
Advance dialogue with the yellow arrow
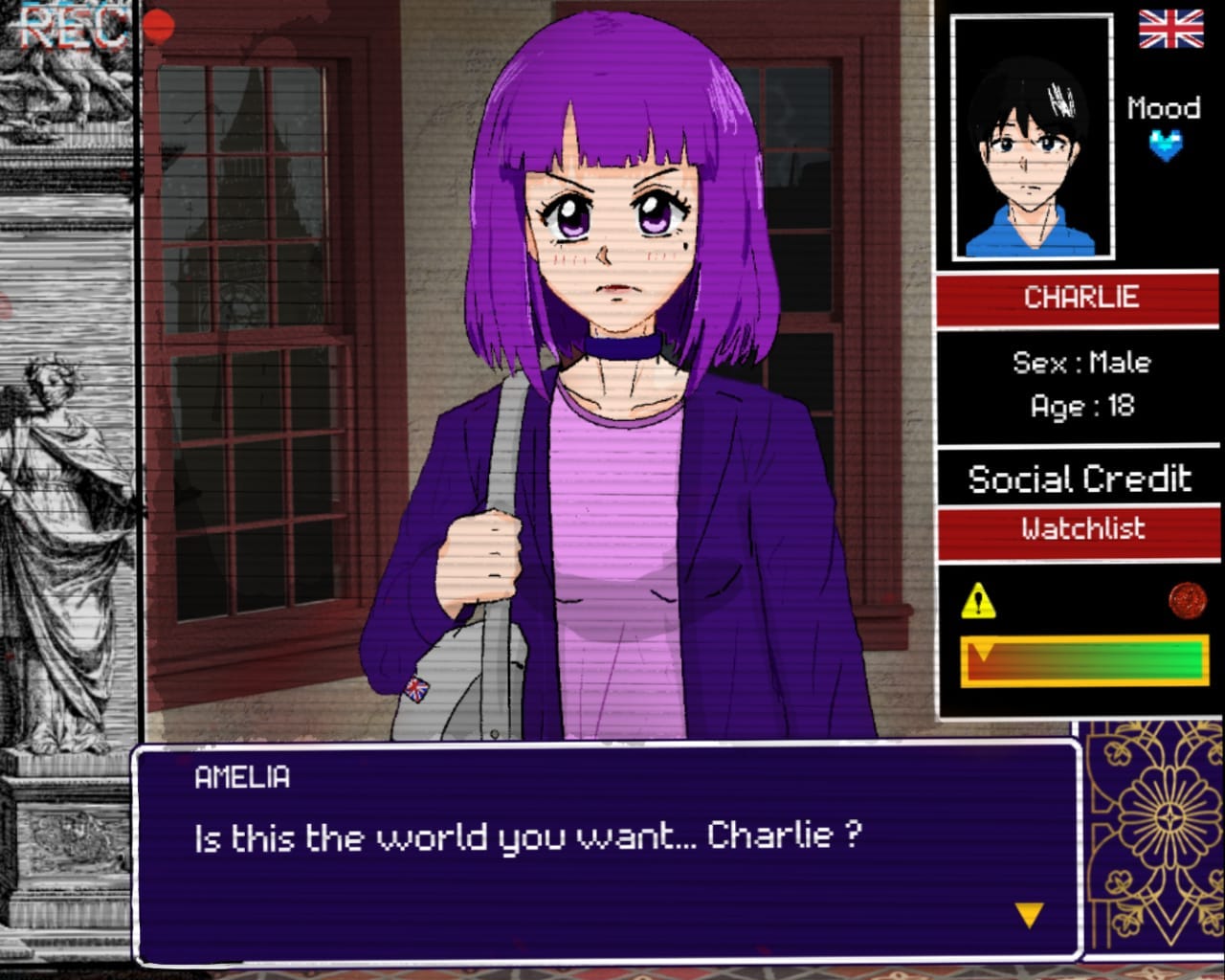(1029, 916)
